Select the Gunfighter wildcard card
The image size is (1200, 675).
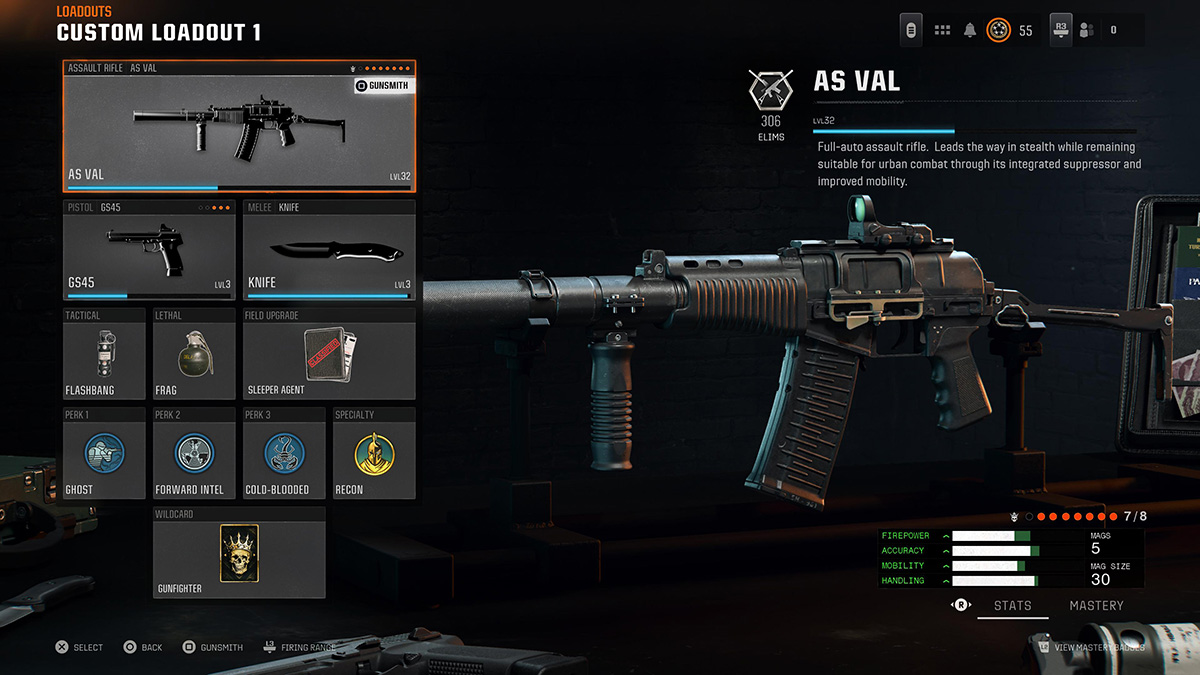[x=239, y=553]
